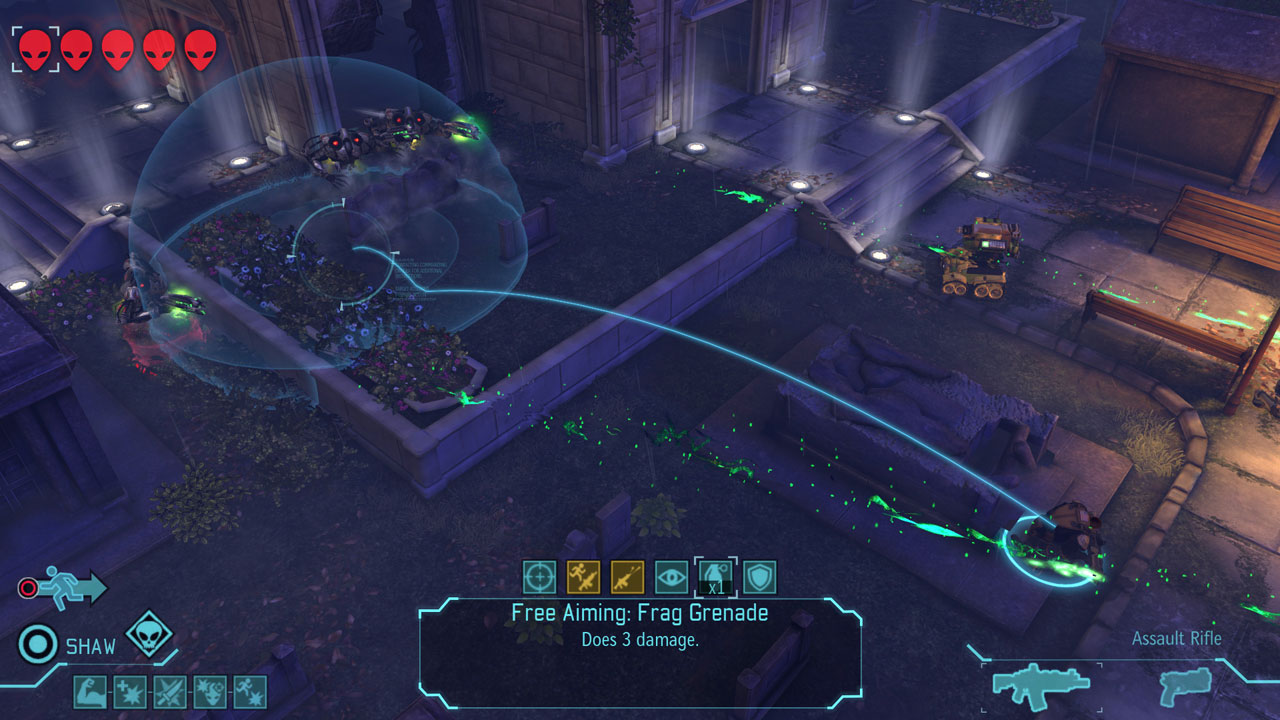1280x720 pixels.
Task: Select the Assault Rifle weapon icon
Action: [x=1041, y=683]
